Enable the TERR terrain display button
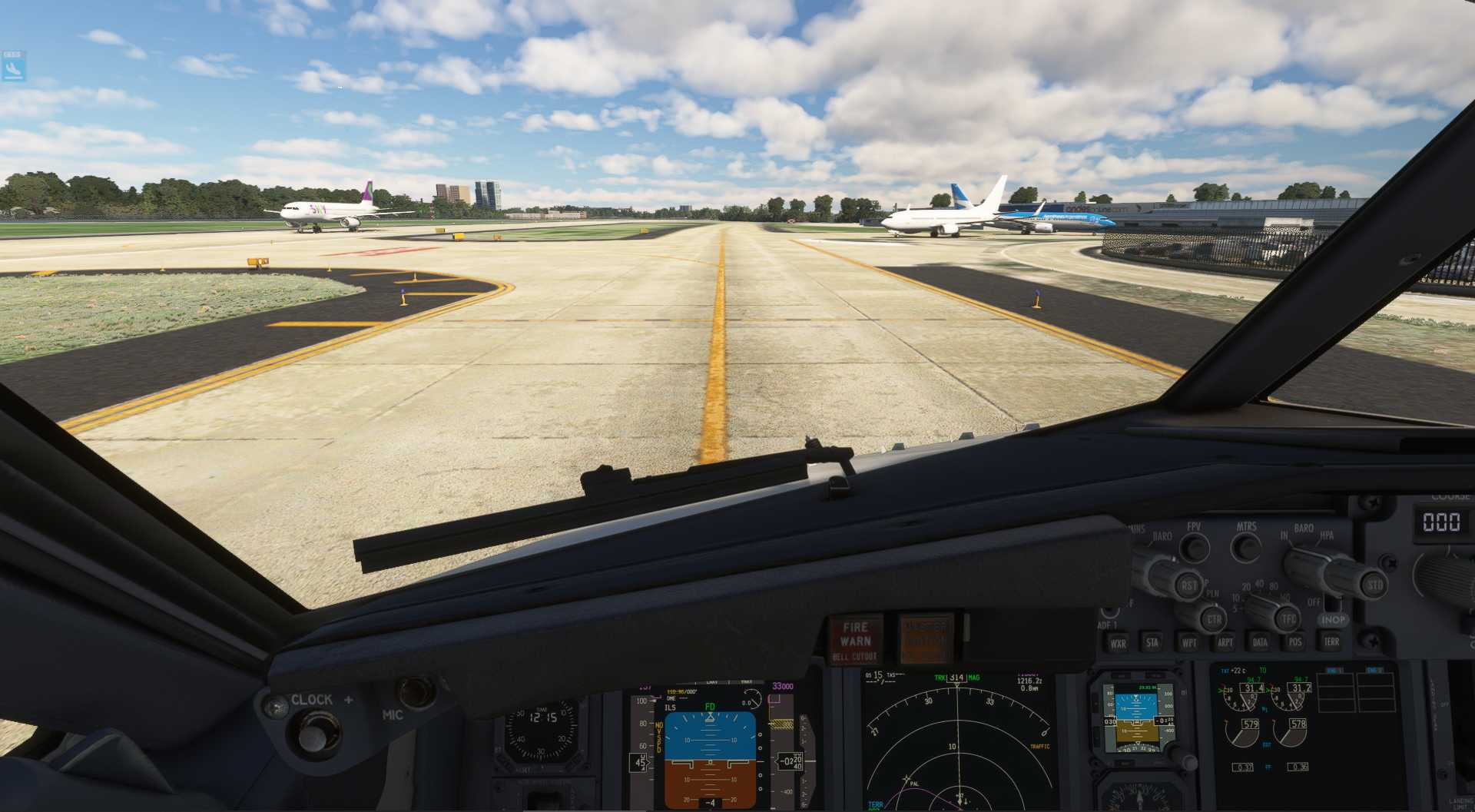This screenshot has width=1475, height=812. pos(1331,641)
